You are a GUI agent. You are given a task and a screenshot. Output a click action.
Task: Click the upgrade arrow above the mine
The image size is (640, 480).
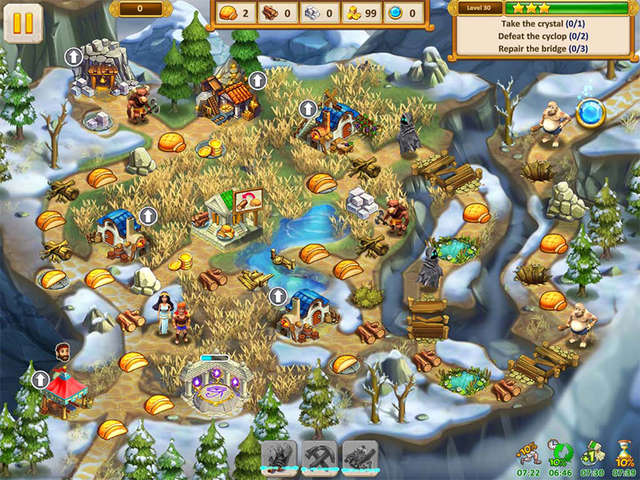74,57
